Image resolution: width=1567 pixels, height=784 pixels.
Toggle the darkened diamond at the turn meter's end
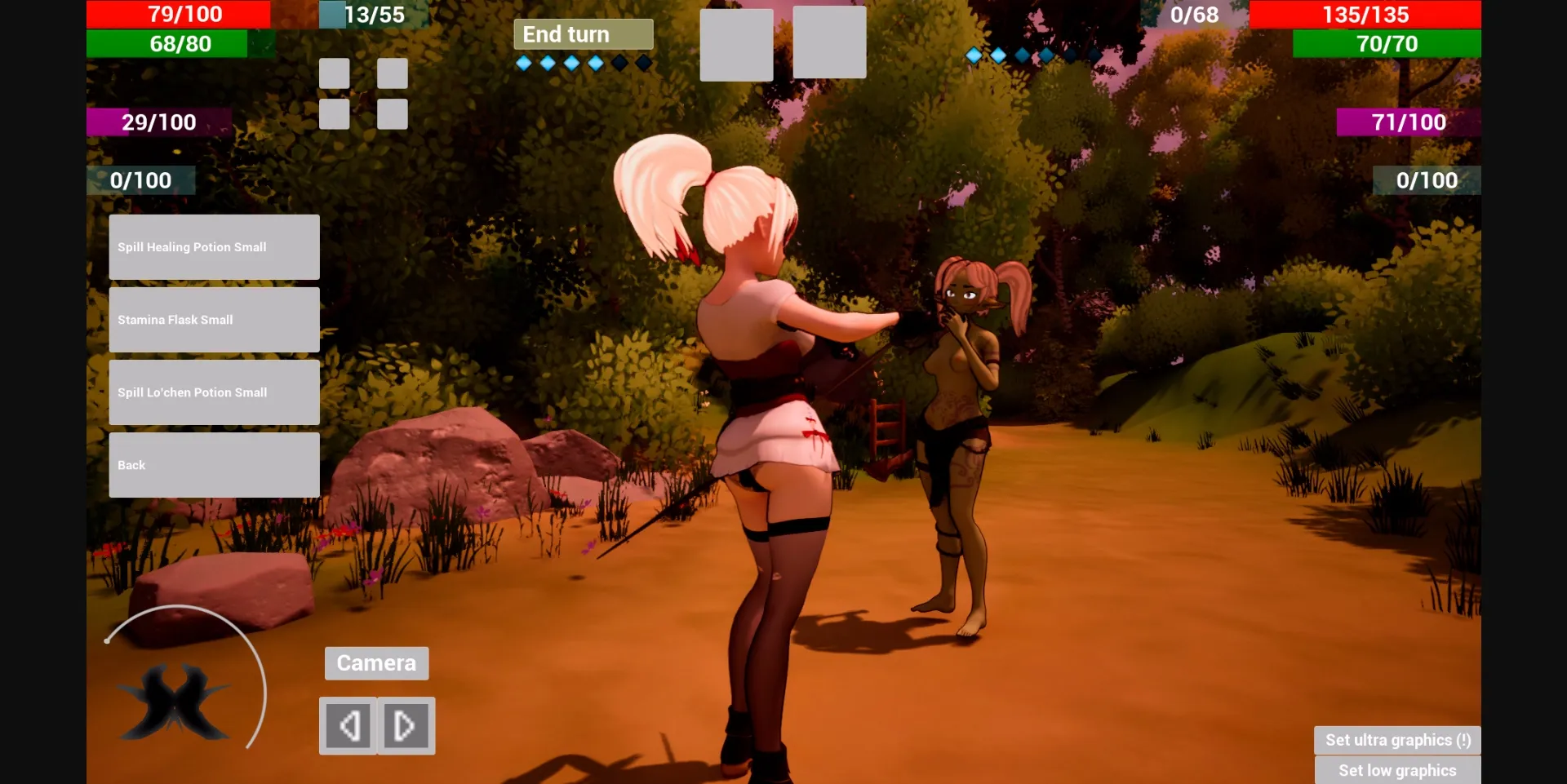click(x=644, y=61)
